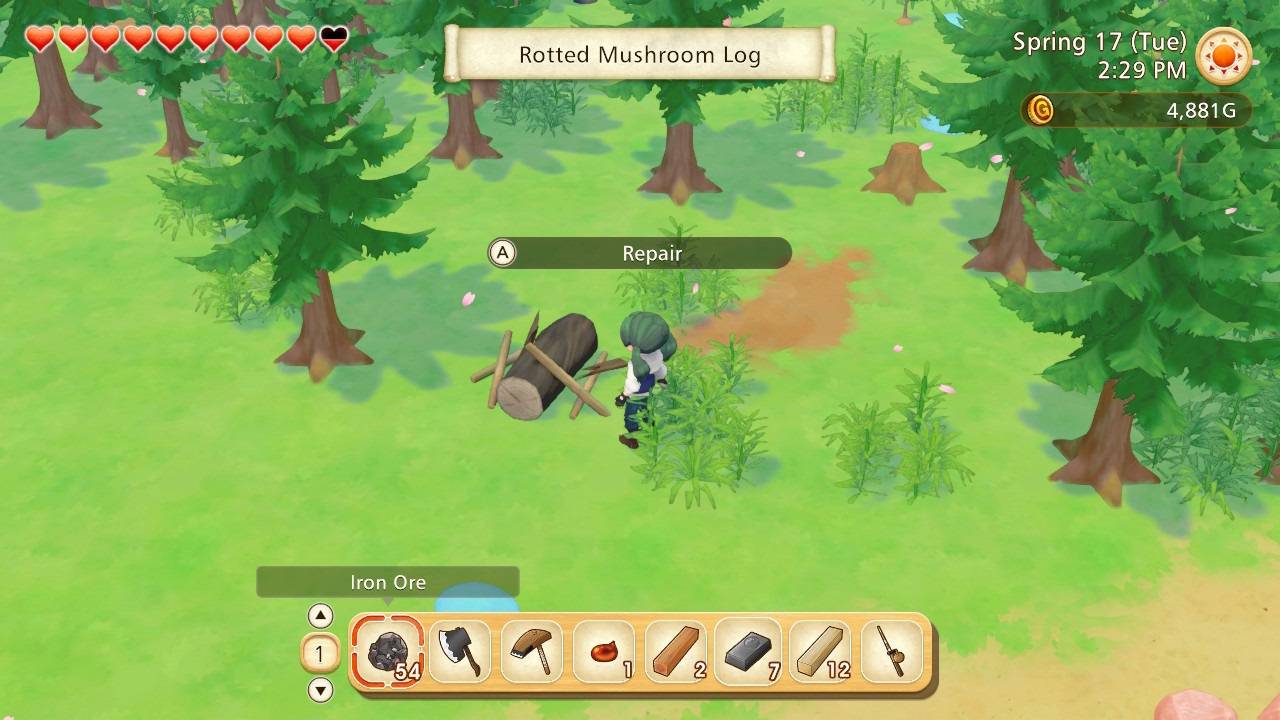Equip the axe from the hotbar
Screen dimensions: 1280x720
[x=460, y=652]
